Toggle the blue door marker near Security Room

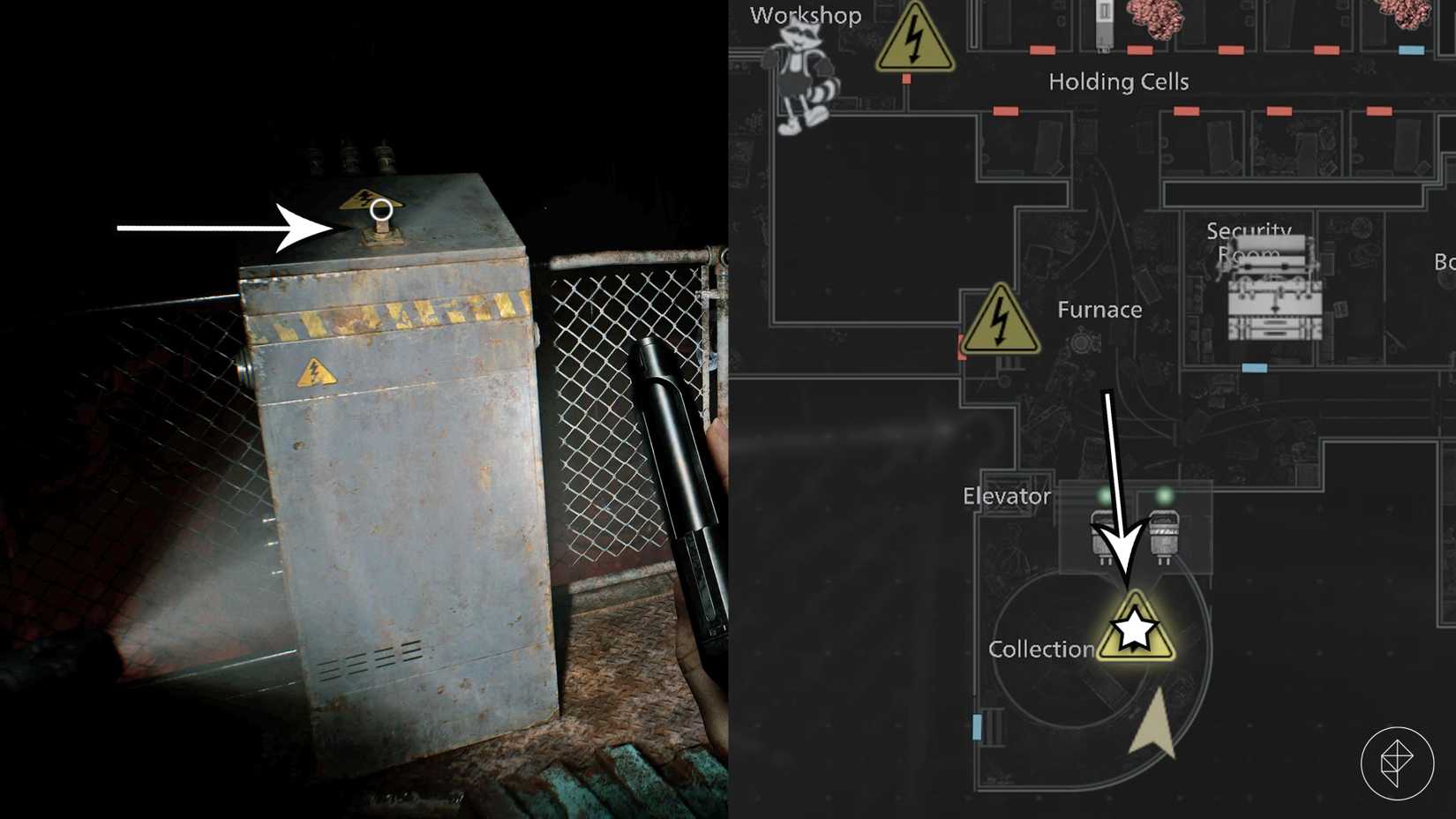(1257, 366)
